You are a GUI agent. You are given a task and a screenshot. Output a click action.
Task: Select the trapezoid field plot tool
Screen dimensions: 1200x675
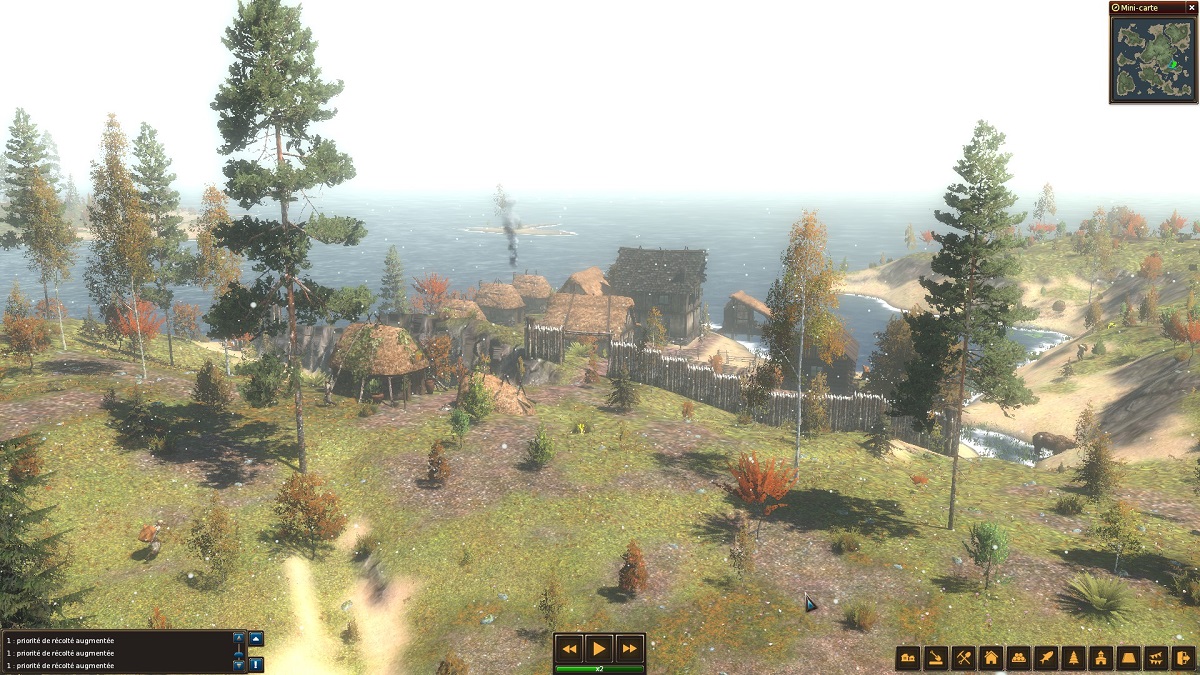click(x=1129, y=658)
